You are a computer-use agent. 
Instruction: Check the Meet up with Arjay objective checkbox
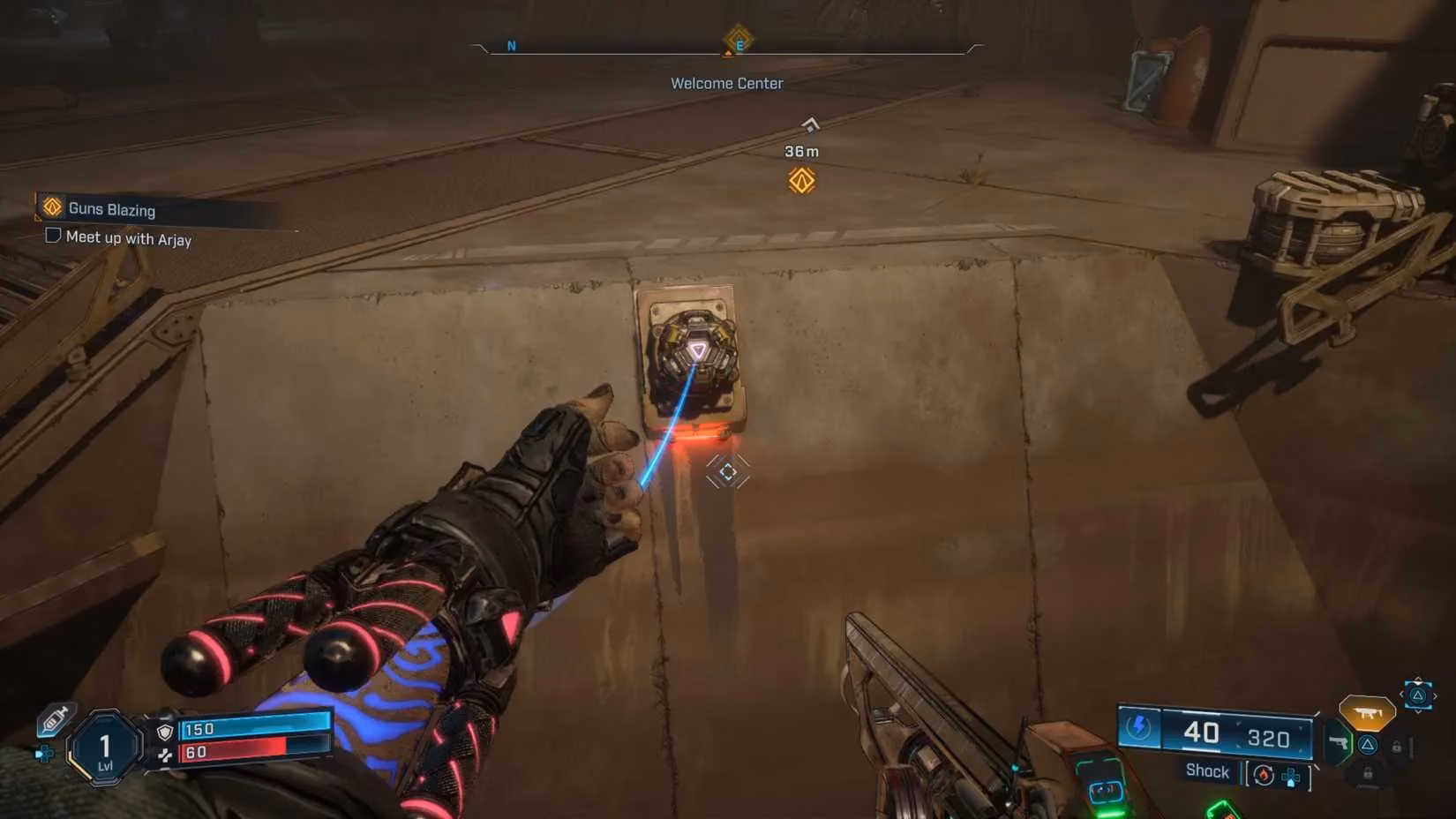click(x=52, y=236)
